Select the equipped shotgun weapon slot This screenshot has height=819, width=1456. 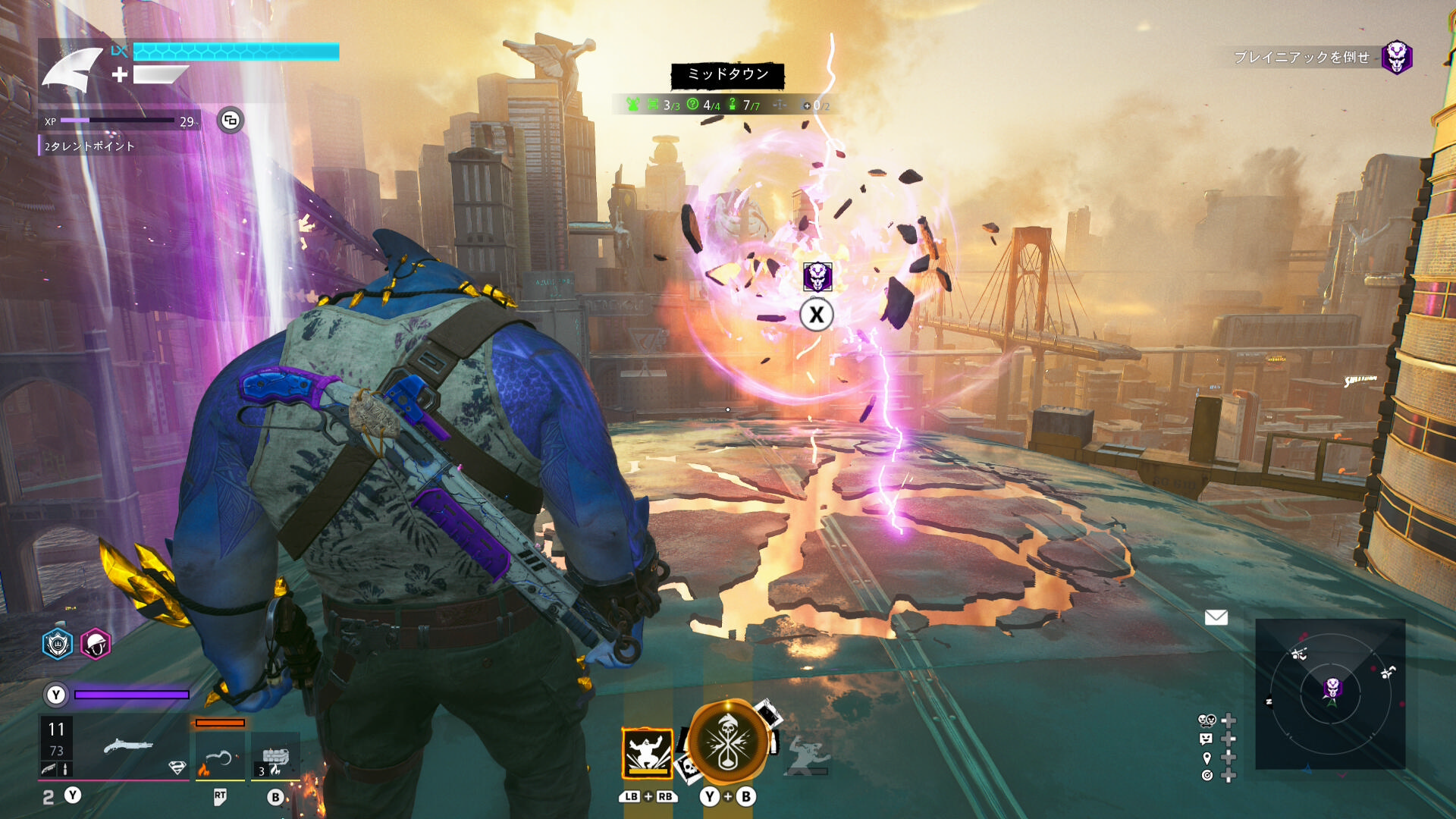click(x=127, y=746)
